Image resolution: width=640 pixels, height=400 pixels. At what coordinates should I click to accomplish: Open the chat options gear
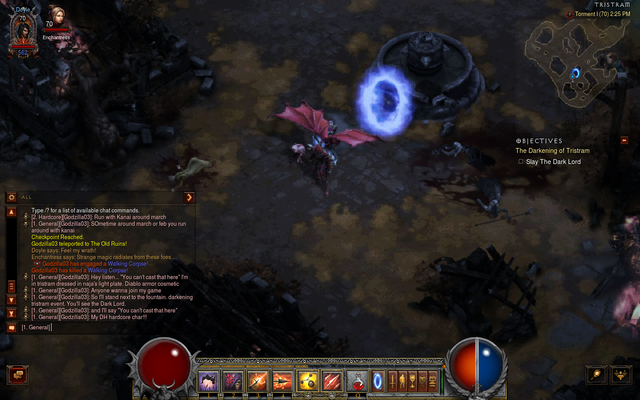11,197
